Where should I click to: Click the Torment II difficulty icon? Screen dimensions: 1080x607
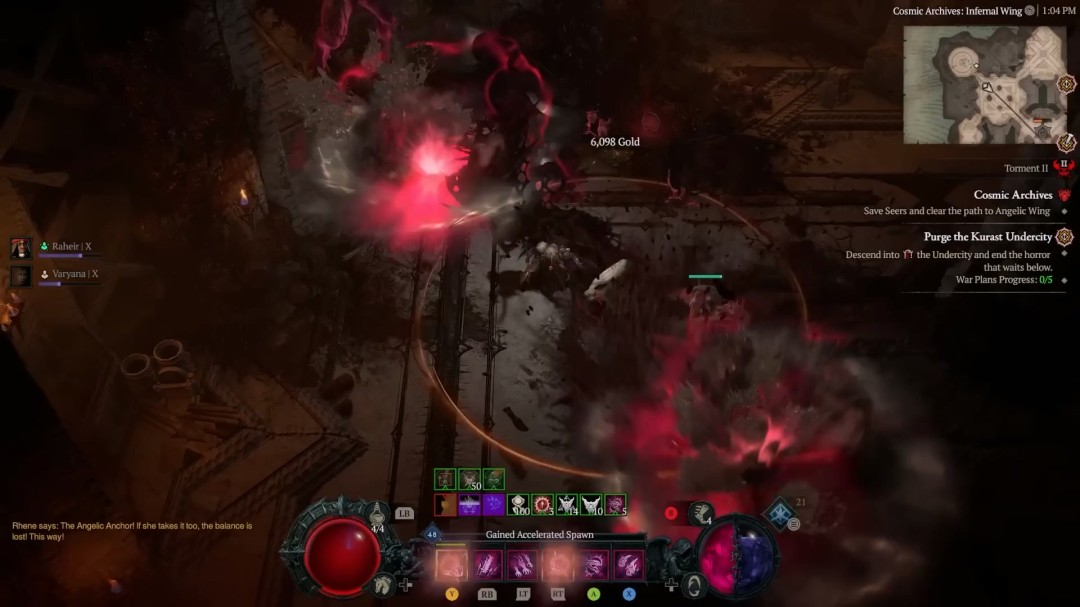pos(1063,168)
